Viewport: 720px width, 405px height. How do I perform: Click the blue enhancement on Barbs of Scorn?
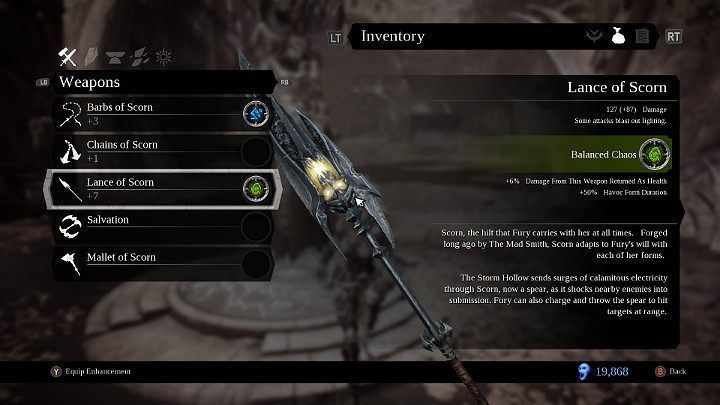256,112
